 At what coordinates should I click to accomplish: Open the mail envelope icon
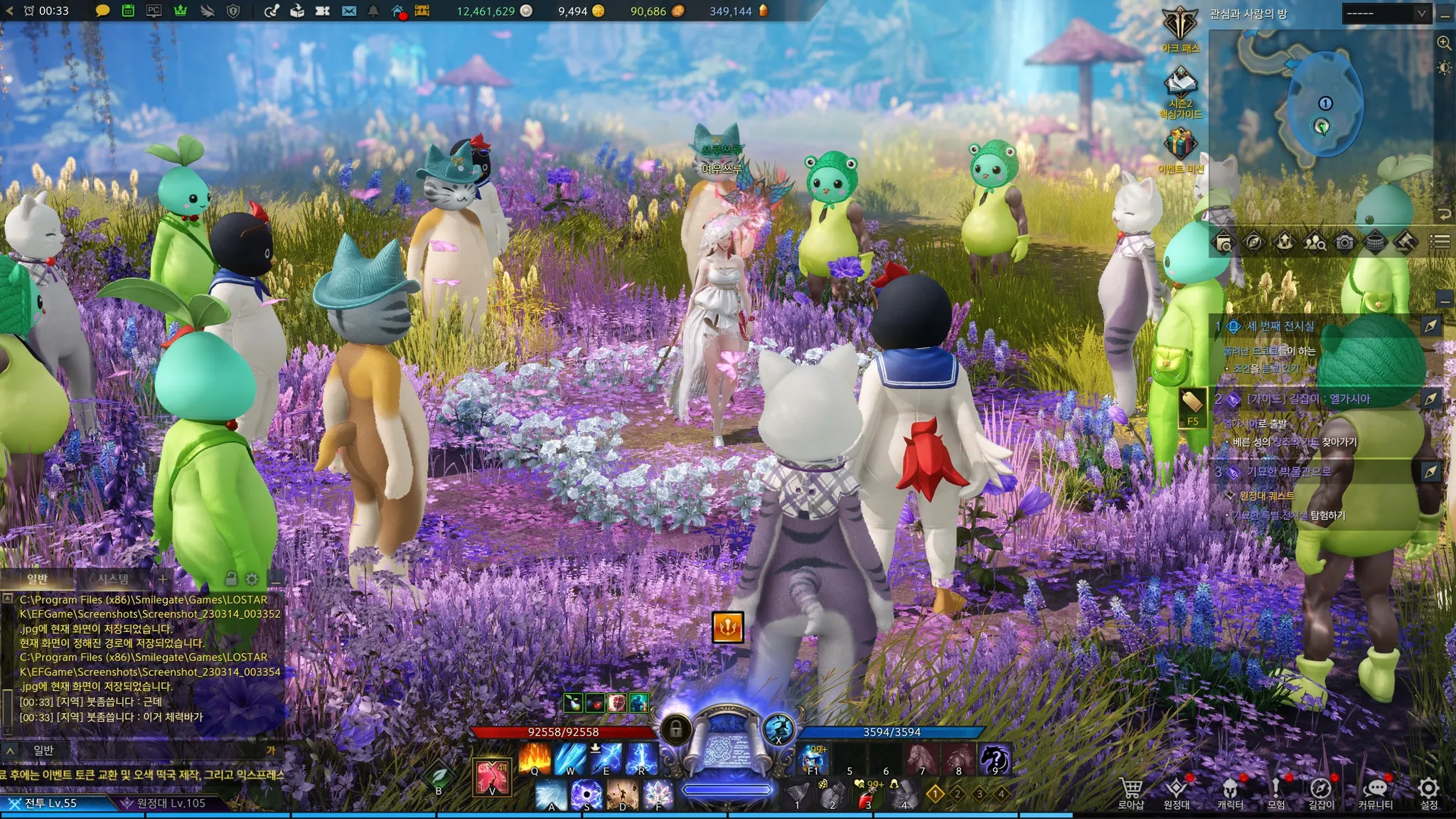point(348,11)
